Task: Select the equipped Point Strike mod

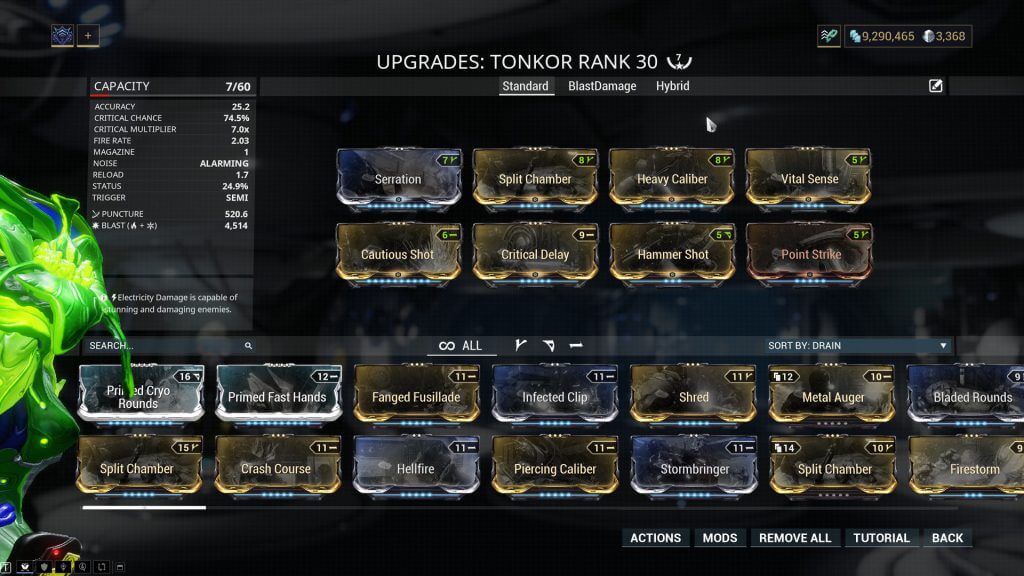Action: 809,253
